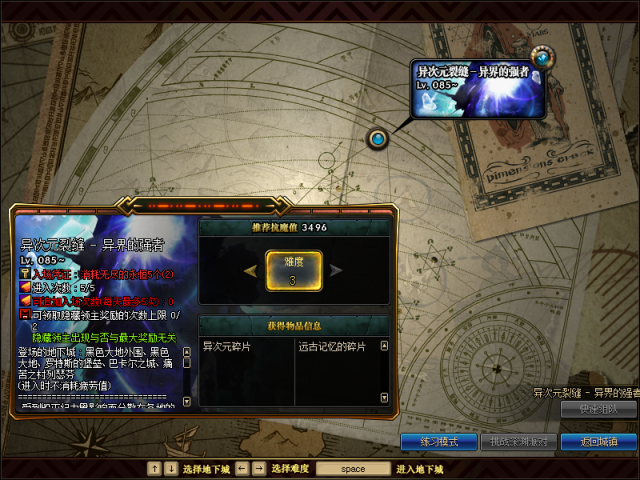Select the 异次元裂缝 dungeon banner
Viewport: 640px width, 480px height.
point(476,86)
